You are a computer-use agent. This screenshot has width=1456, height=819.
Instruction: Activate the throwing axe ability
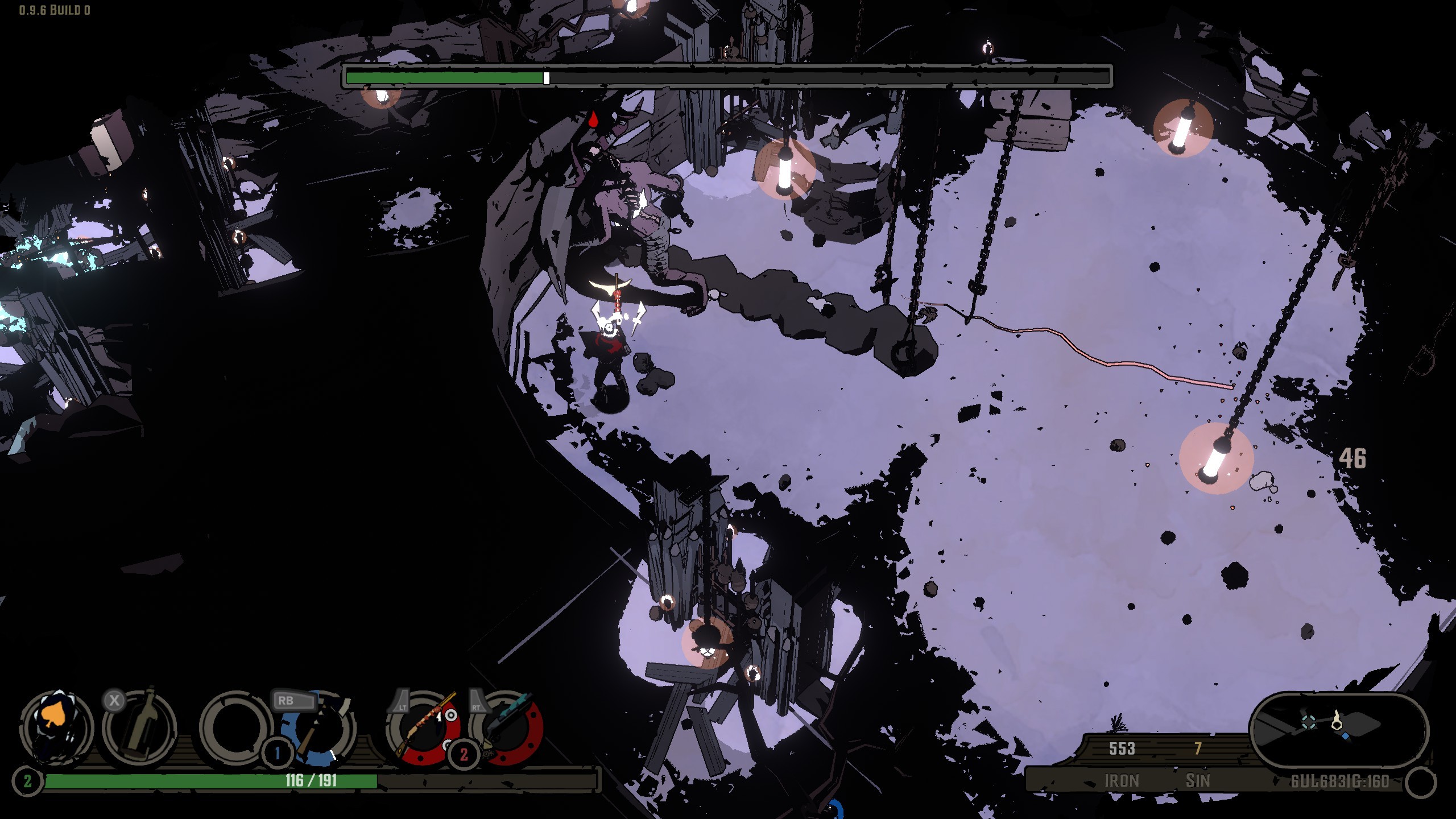click(x=318, y=728)
